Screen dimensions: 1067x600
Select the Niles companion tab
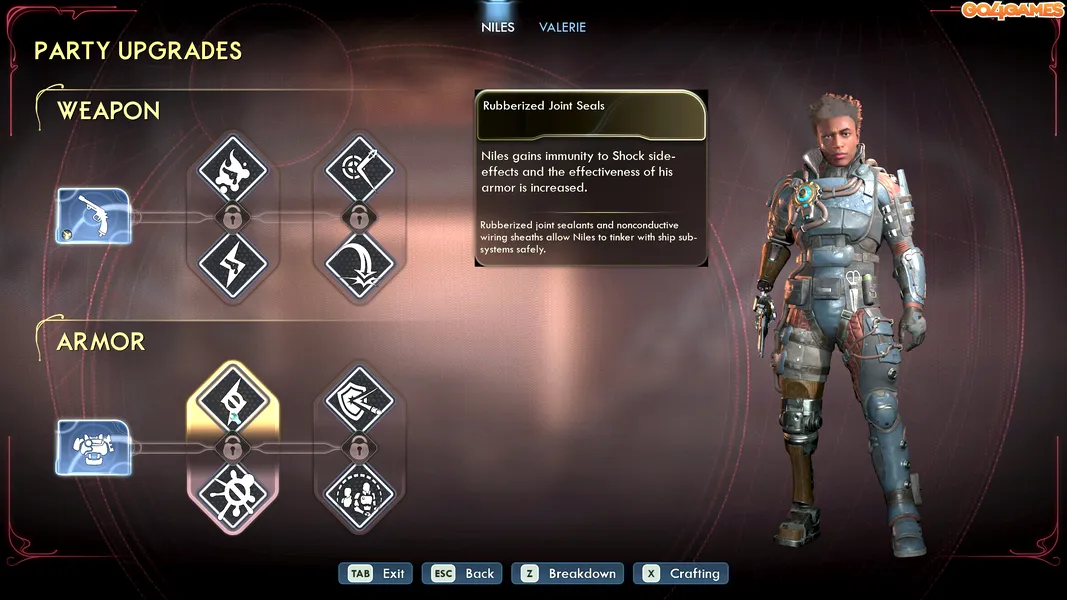point(497,27)
